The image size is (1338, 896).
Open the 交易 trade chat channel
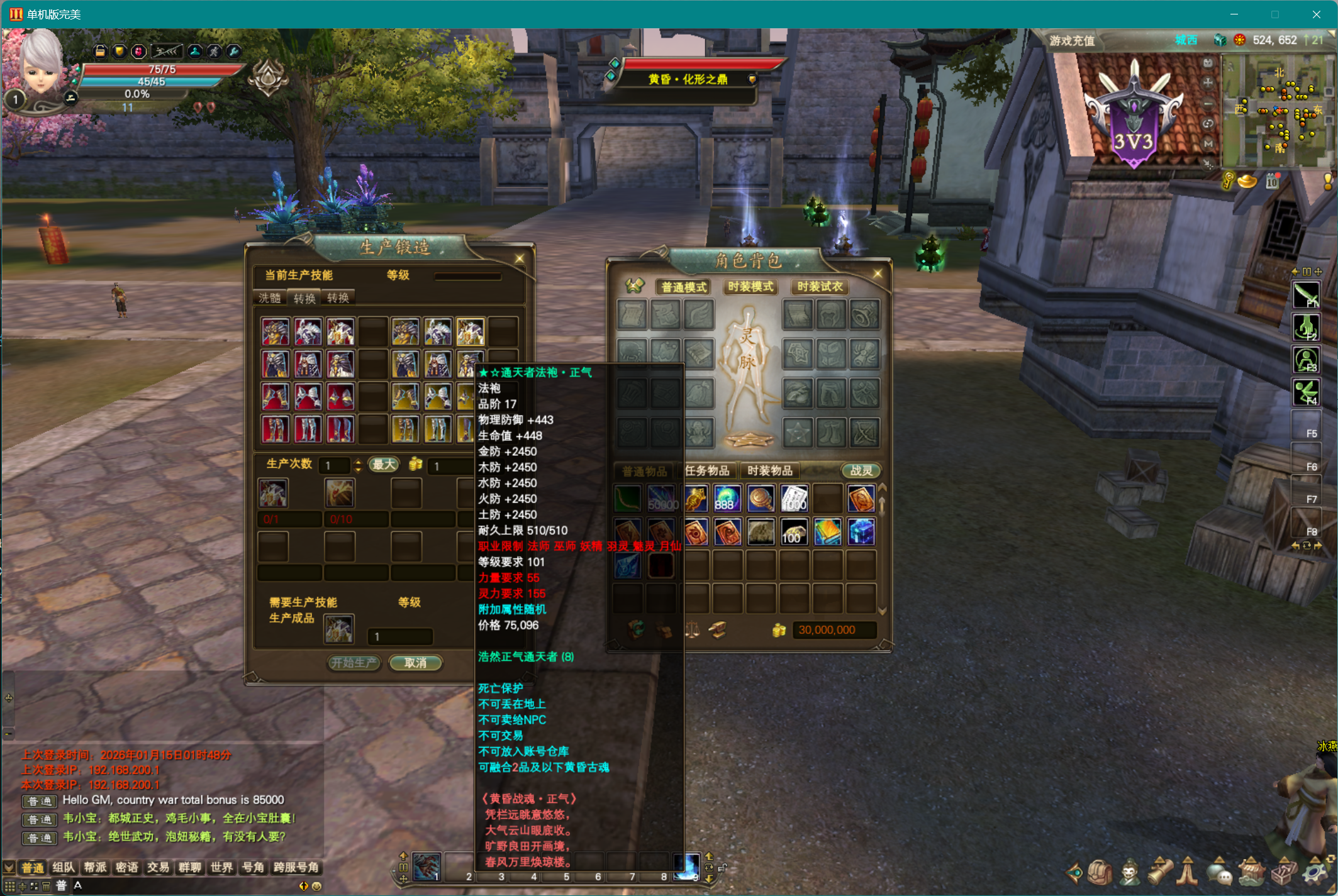click(x=158, y=868)
